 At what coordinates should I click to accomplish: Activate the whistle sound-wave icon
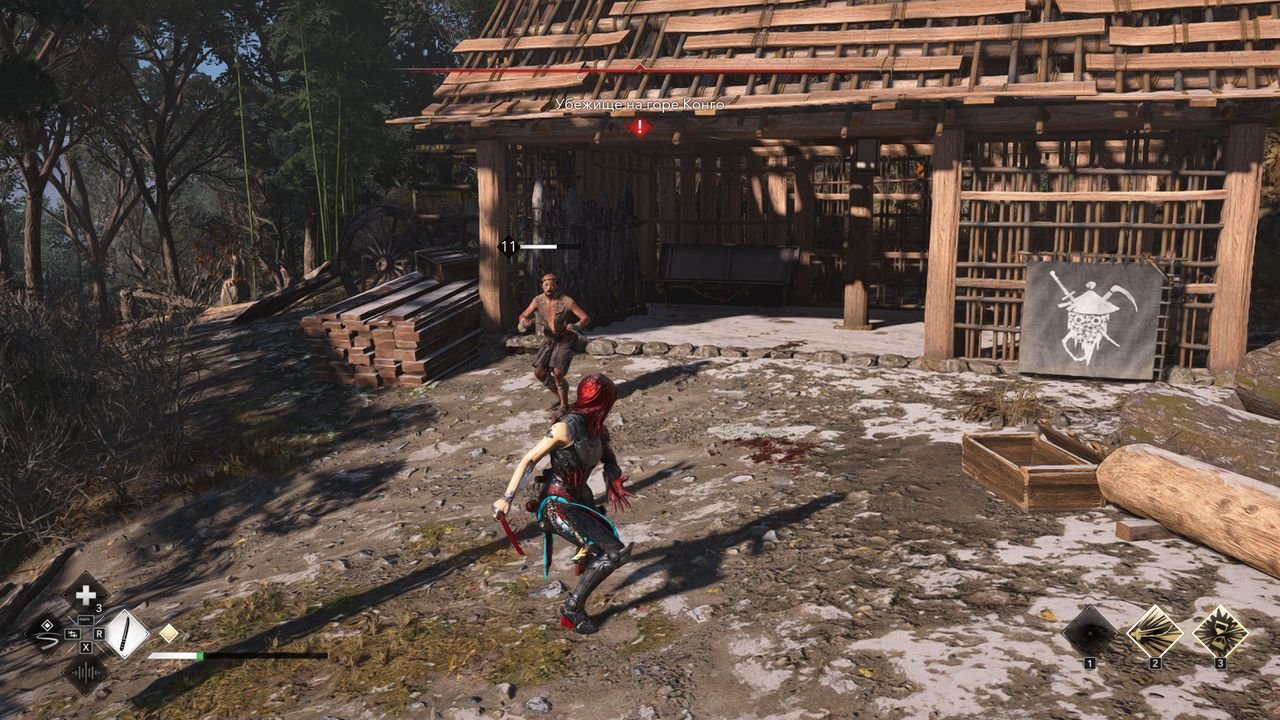pos(86,673)
